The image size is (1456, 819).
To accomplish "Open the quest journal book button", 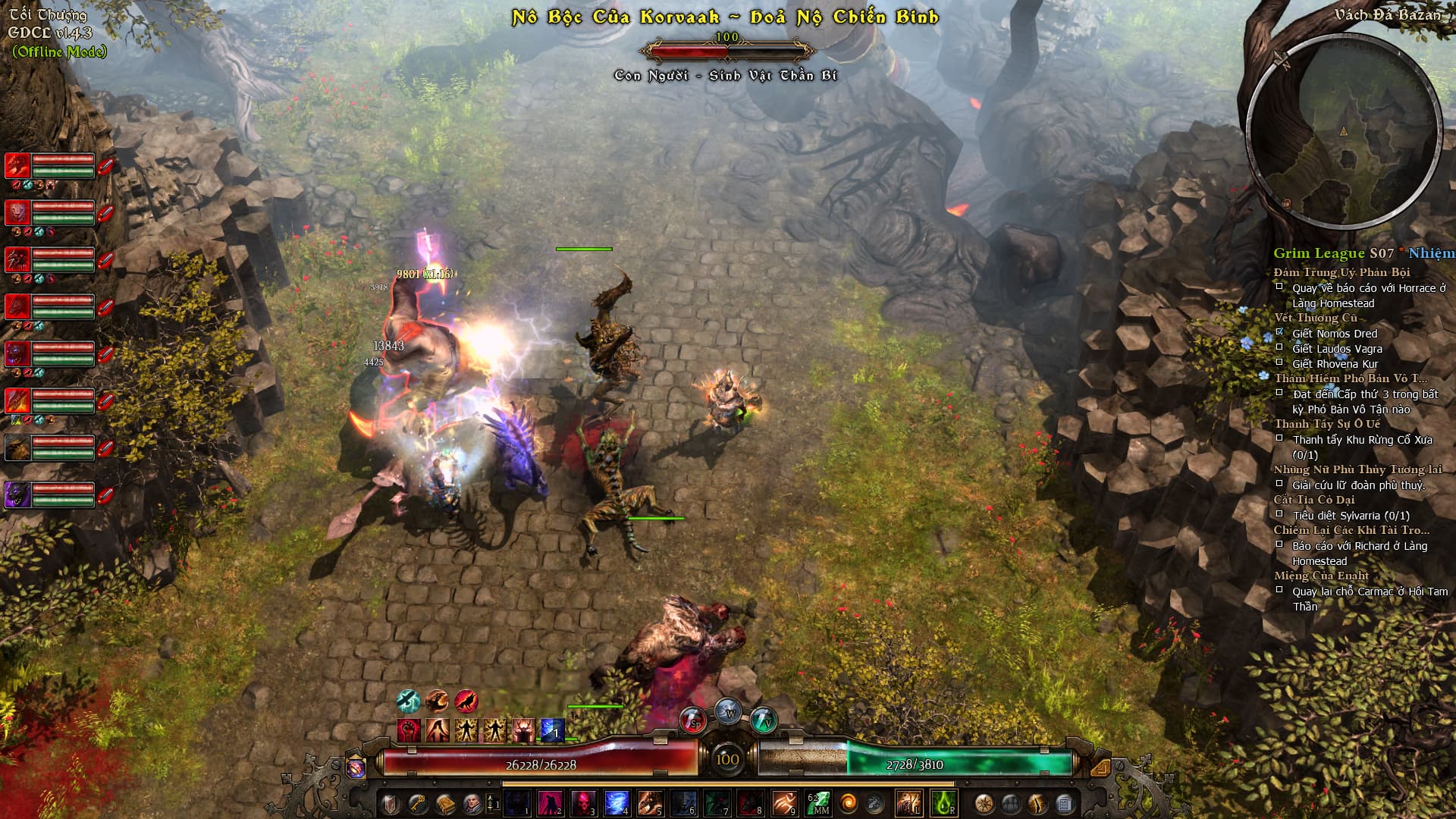I will coord(444,802).
